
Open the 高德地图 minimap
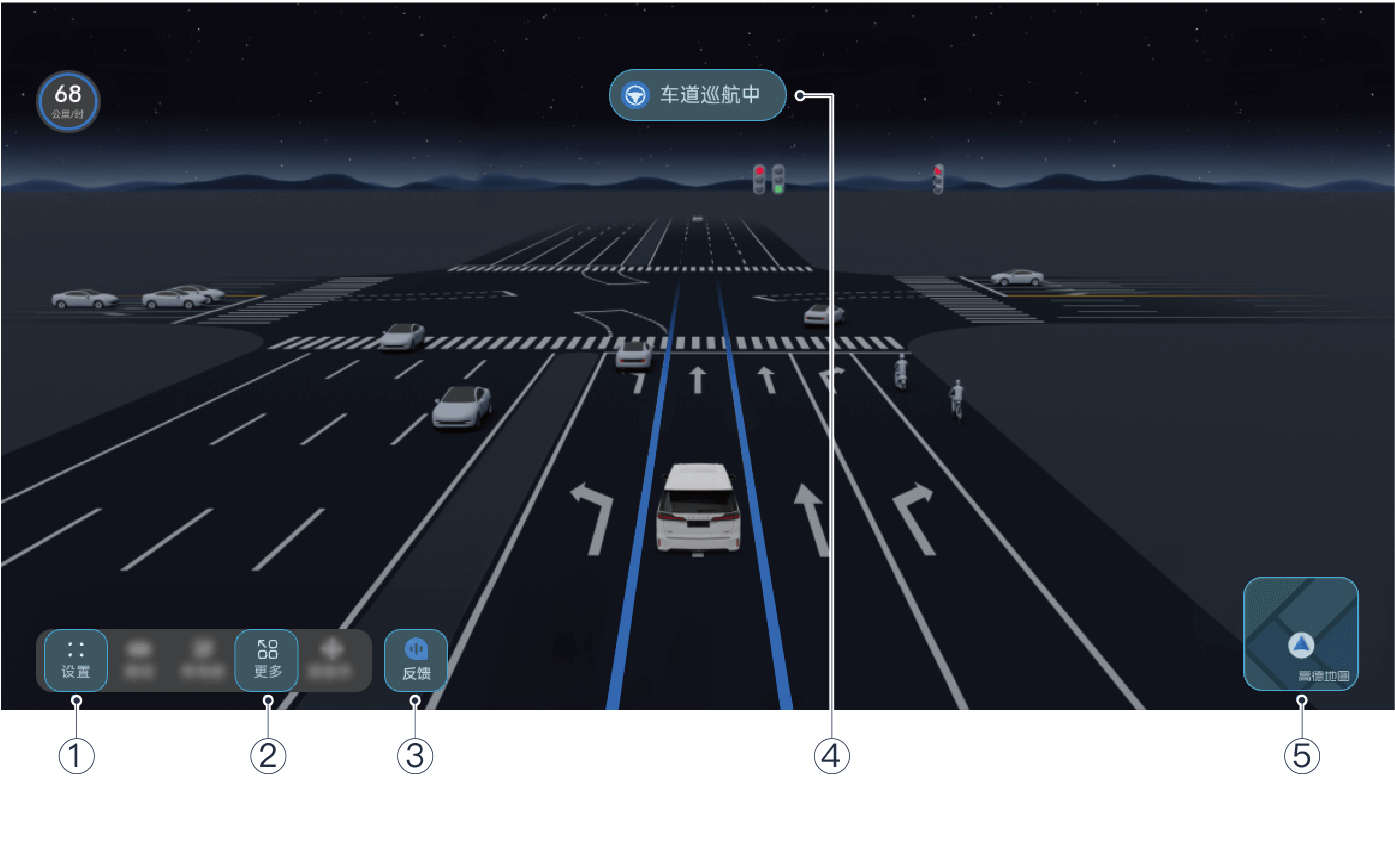pyautogui.click(x=1300, y=634)
